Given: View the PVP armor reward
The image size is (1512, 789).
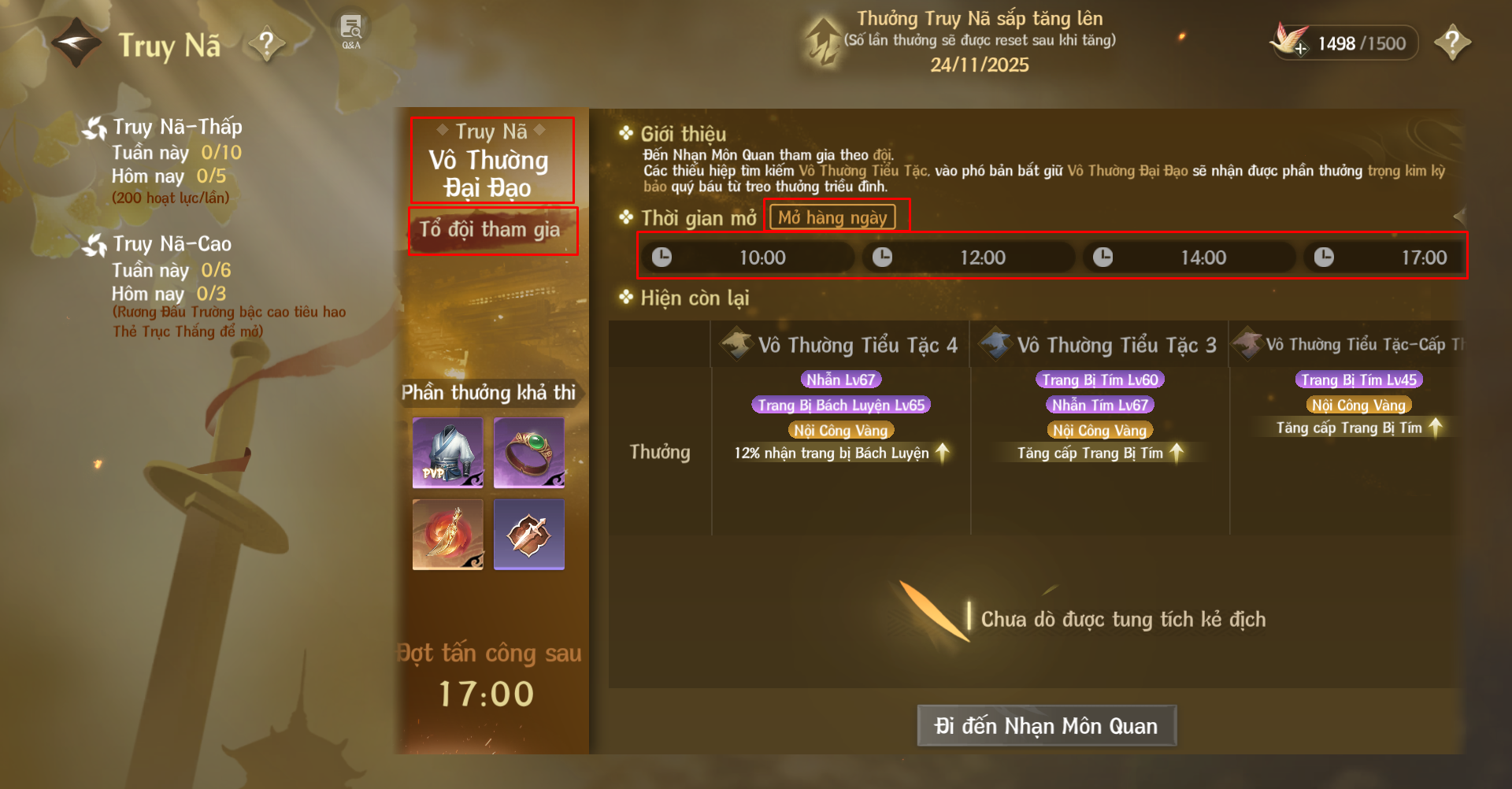Looking at the screenshot, I should click(447, 453).
